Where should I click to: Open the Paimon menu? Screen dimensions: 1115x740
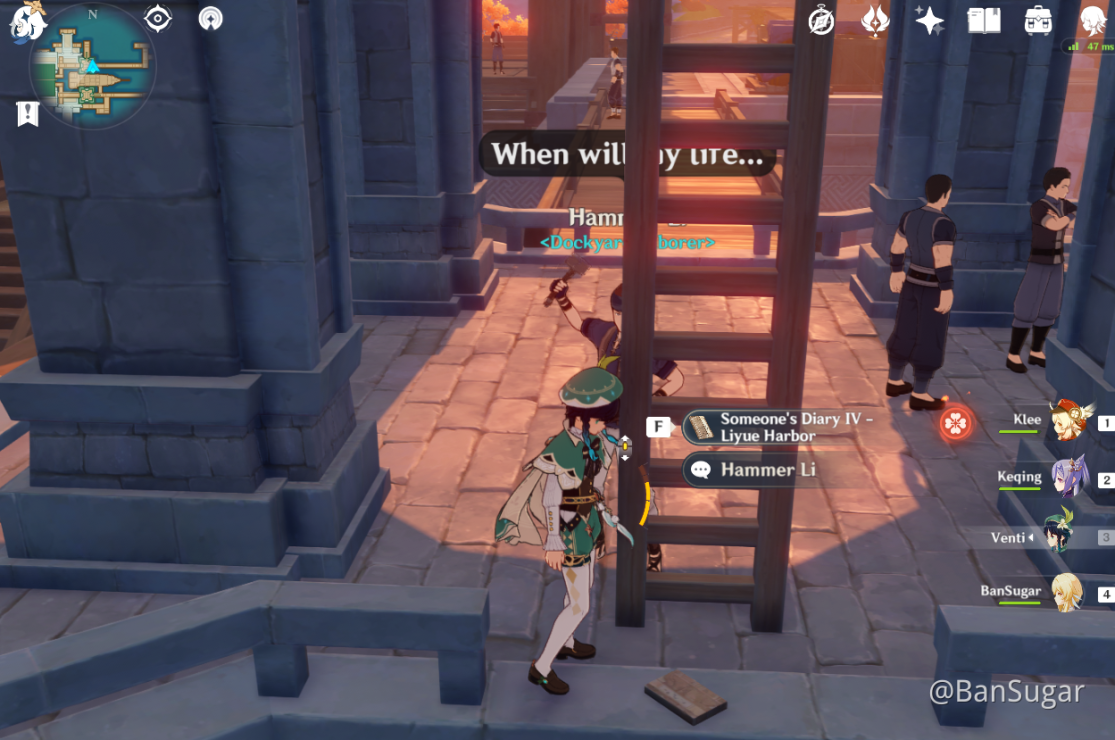pos(28,22)
